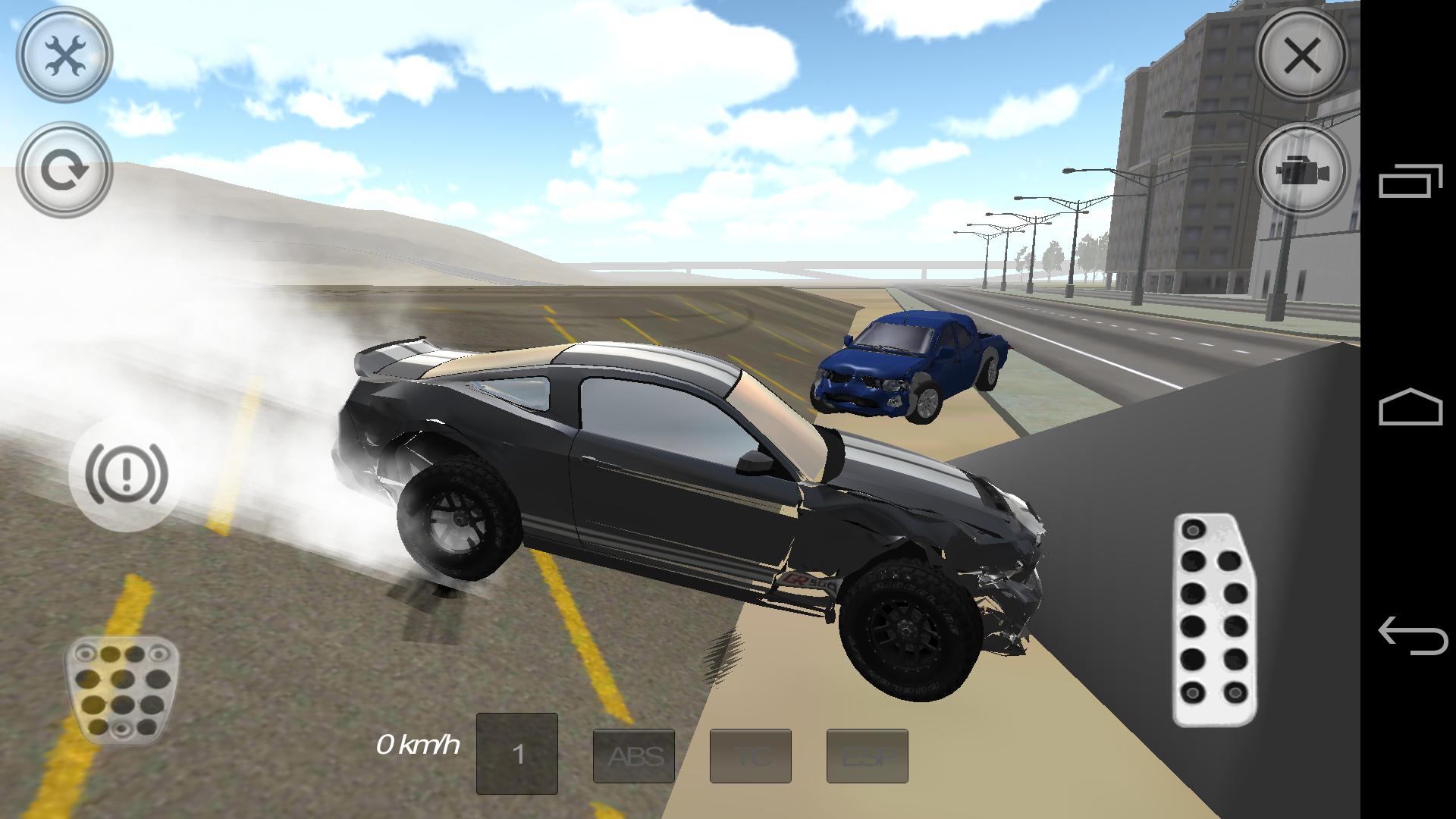
Task: Open recent apps from the navigation bar
Action: coord(1412,182)
